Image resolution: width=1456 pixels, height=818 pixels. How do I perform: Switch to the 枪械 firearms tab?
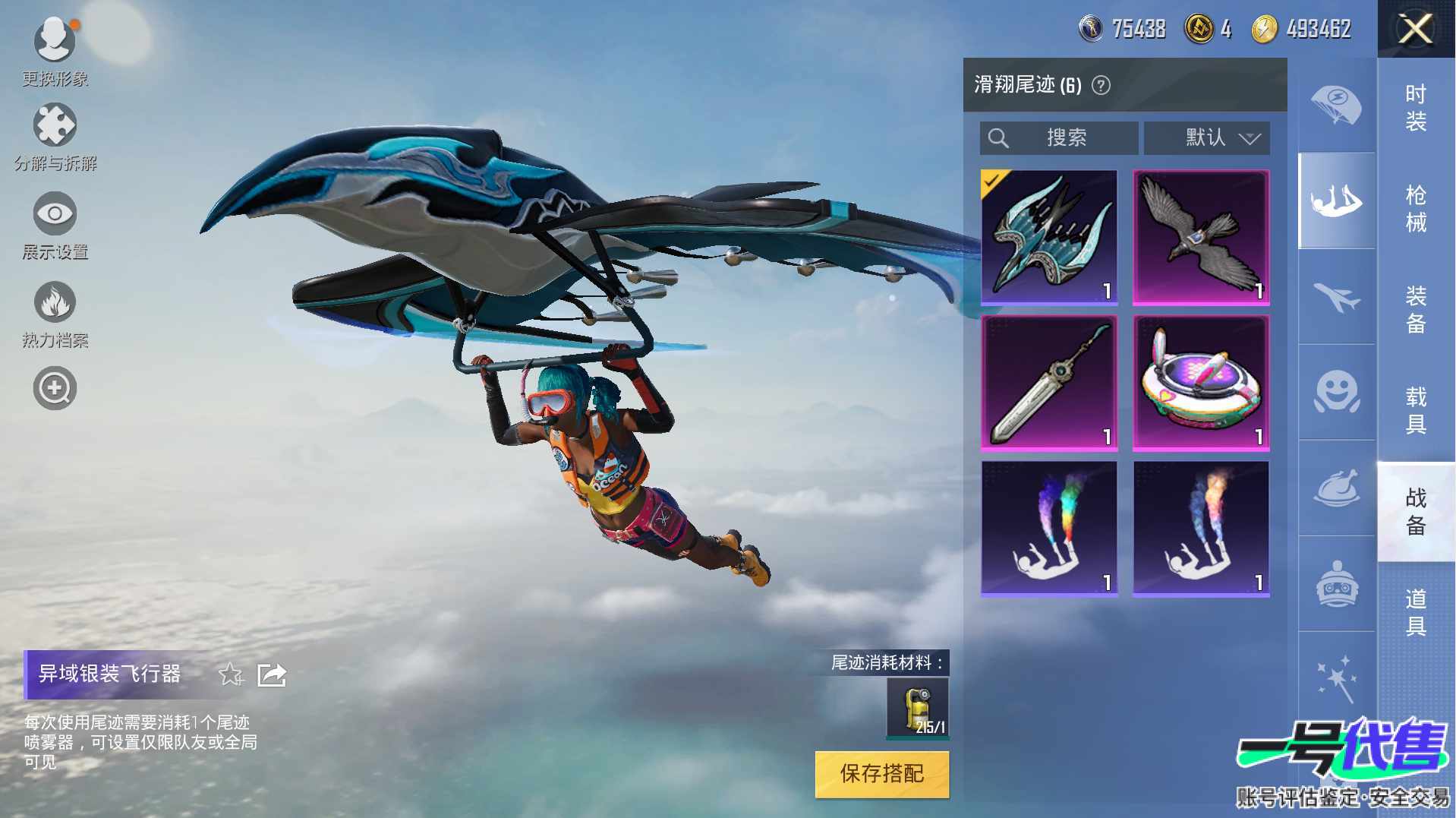coord(1415,209)
